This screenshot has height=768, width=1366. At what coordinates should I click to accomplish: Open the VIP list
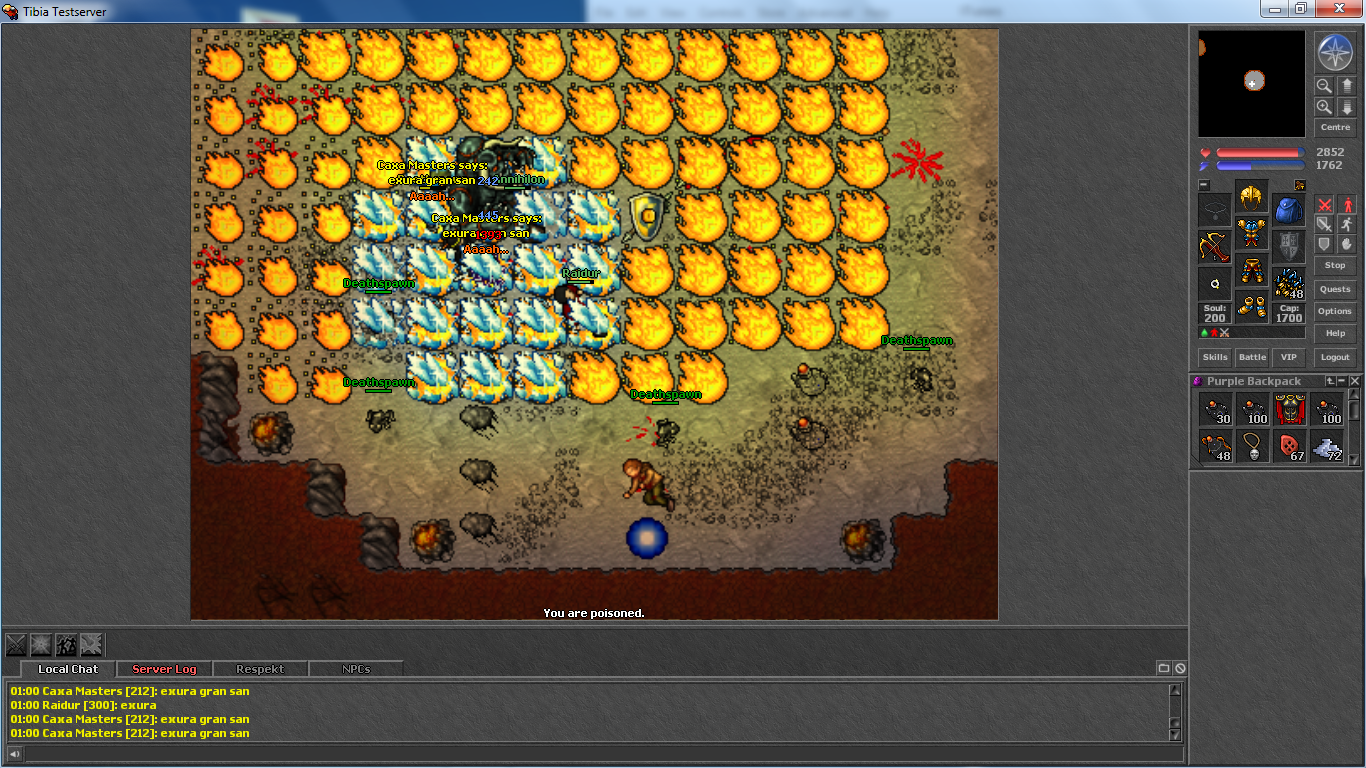[x=1288, y=357]
